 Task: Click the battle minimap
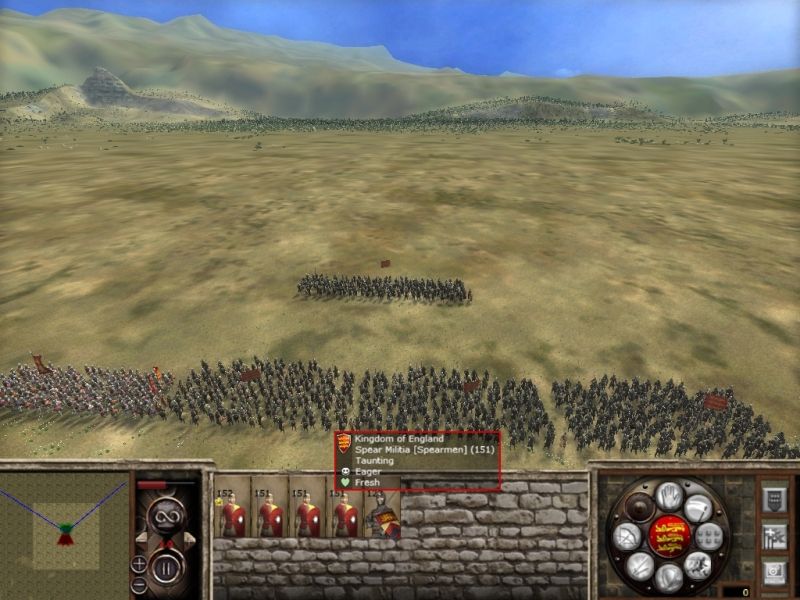[x=66, y=528]
